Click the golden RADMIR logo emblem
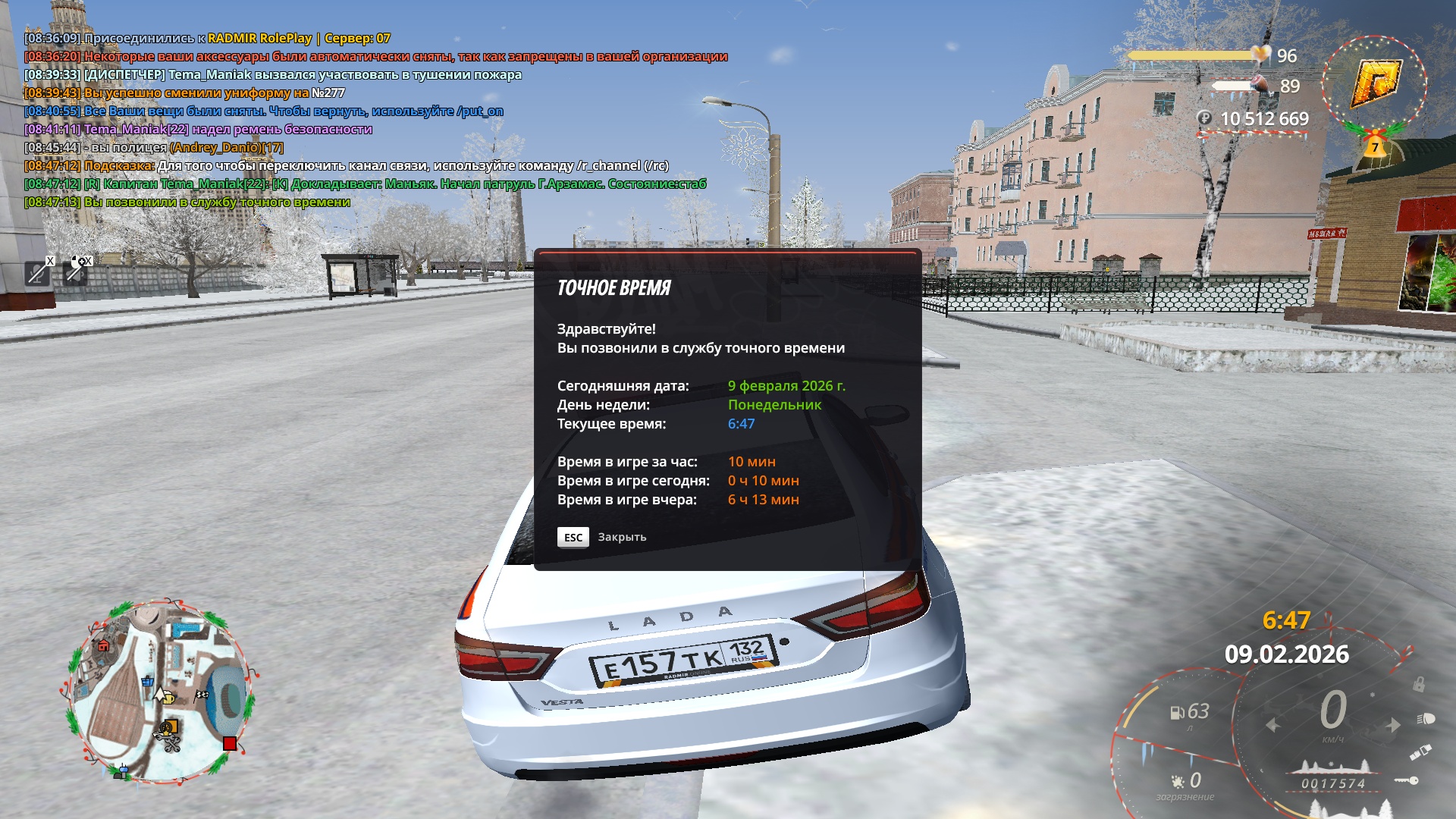1456x819 pixels. [1376, 83]
